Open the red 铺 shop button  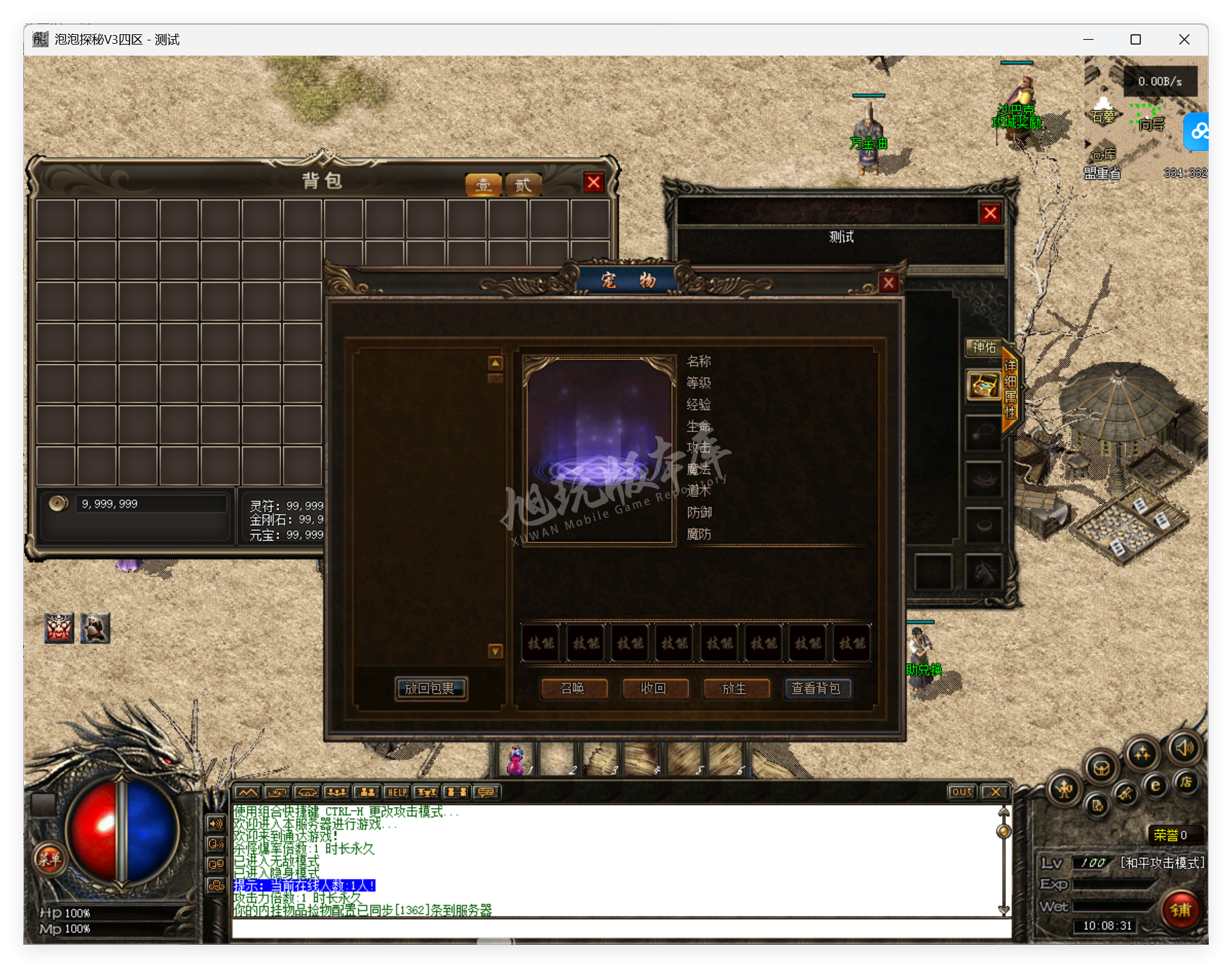click(1180, 910)
